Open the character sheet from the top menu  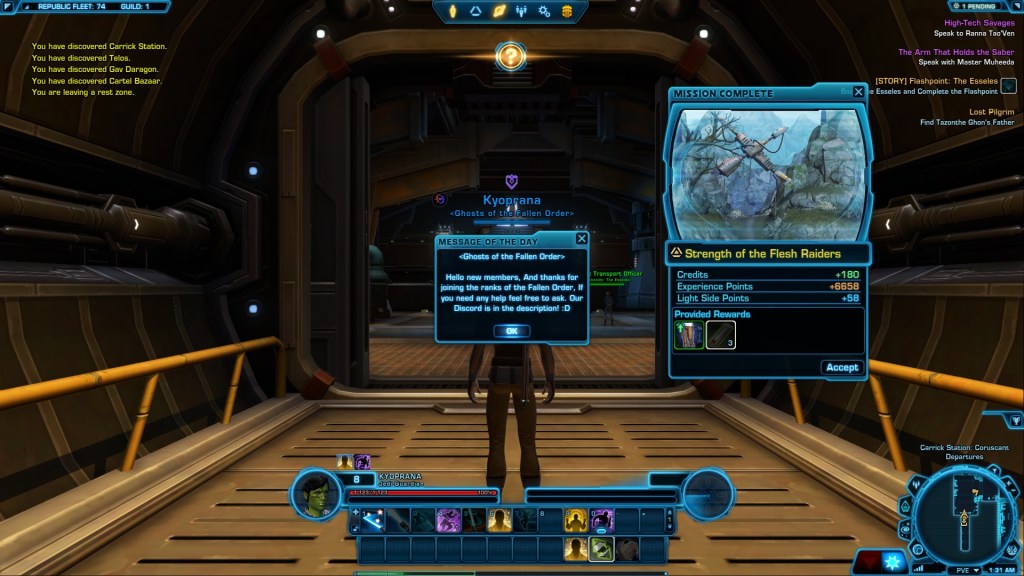(x=451, y=11)
